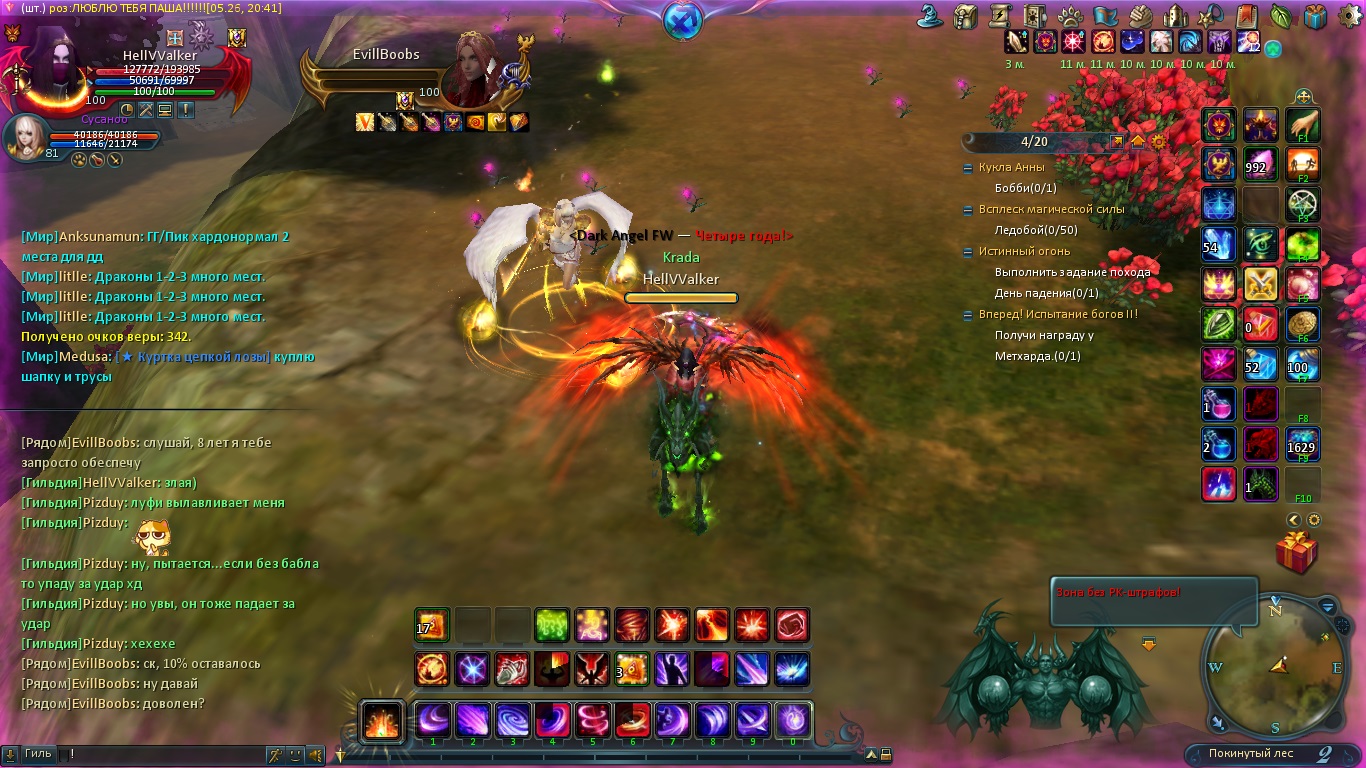Open the quest tracker gear settings
Image resolution: width=1366 pixels, height=768 pixels.
coord(1158,142)
